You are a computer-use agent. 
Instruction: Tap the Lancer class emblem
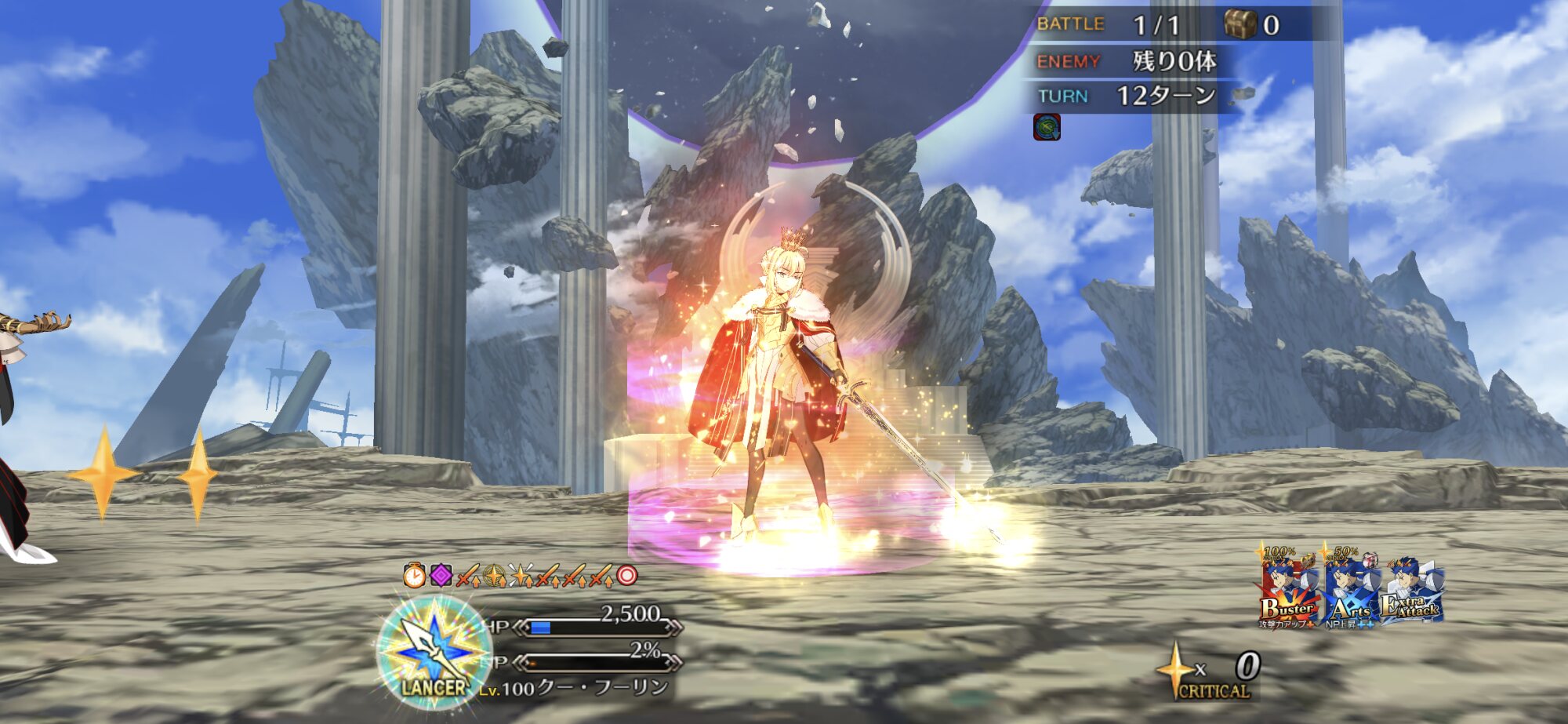[x=434, y=651]
